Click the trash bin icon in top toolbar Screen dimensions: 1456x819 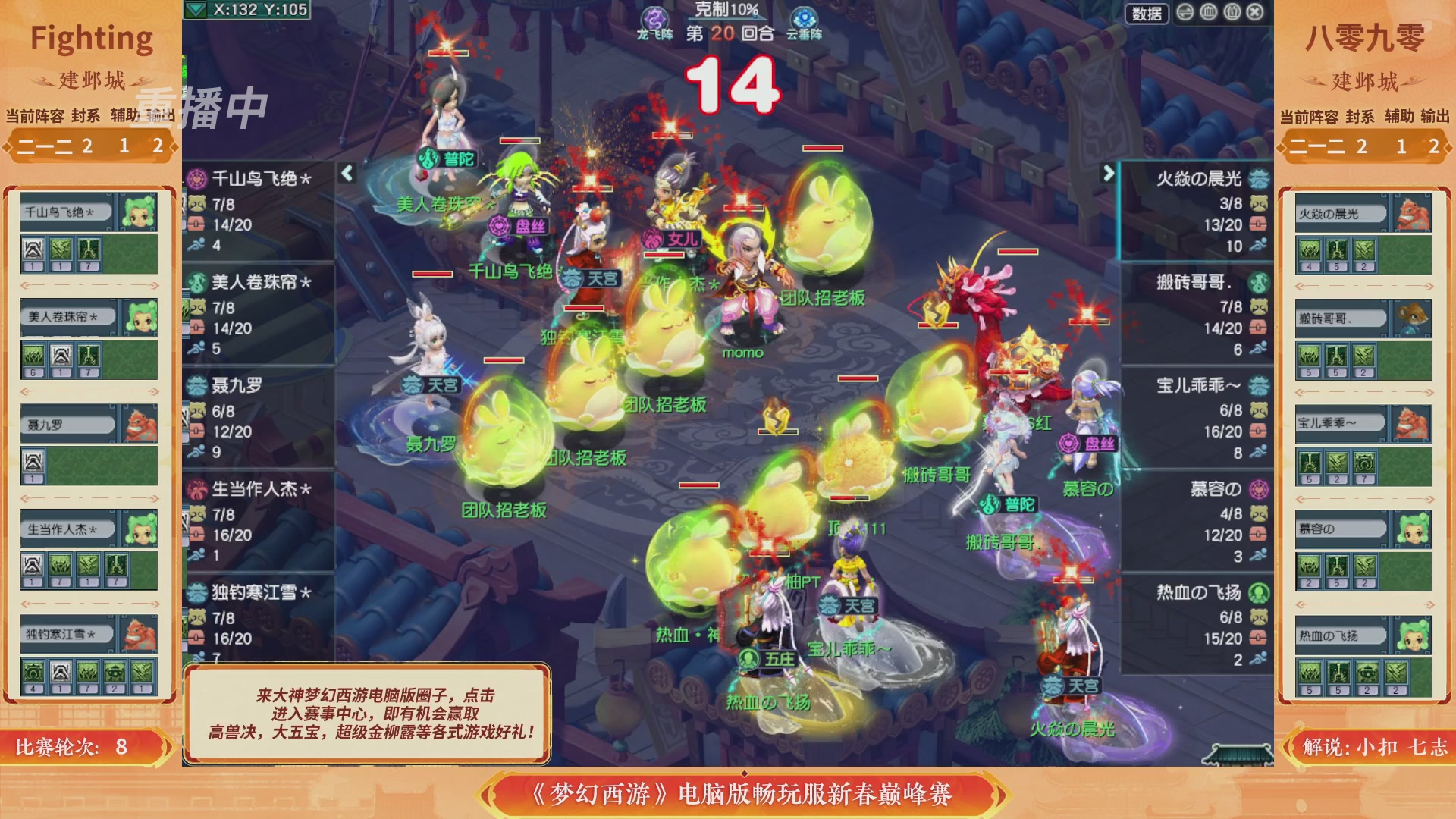pos(1209,13)
